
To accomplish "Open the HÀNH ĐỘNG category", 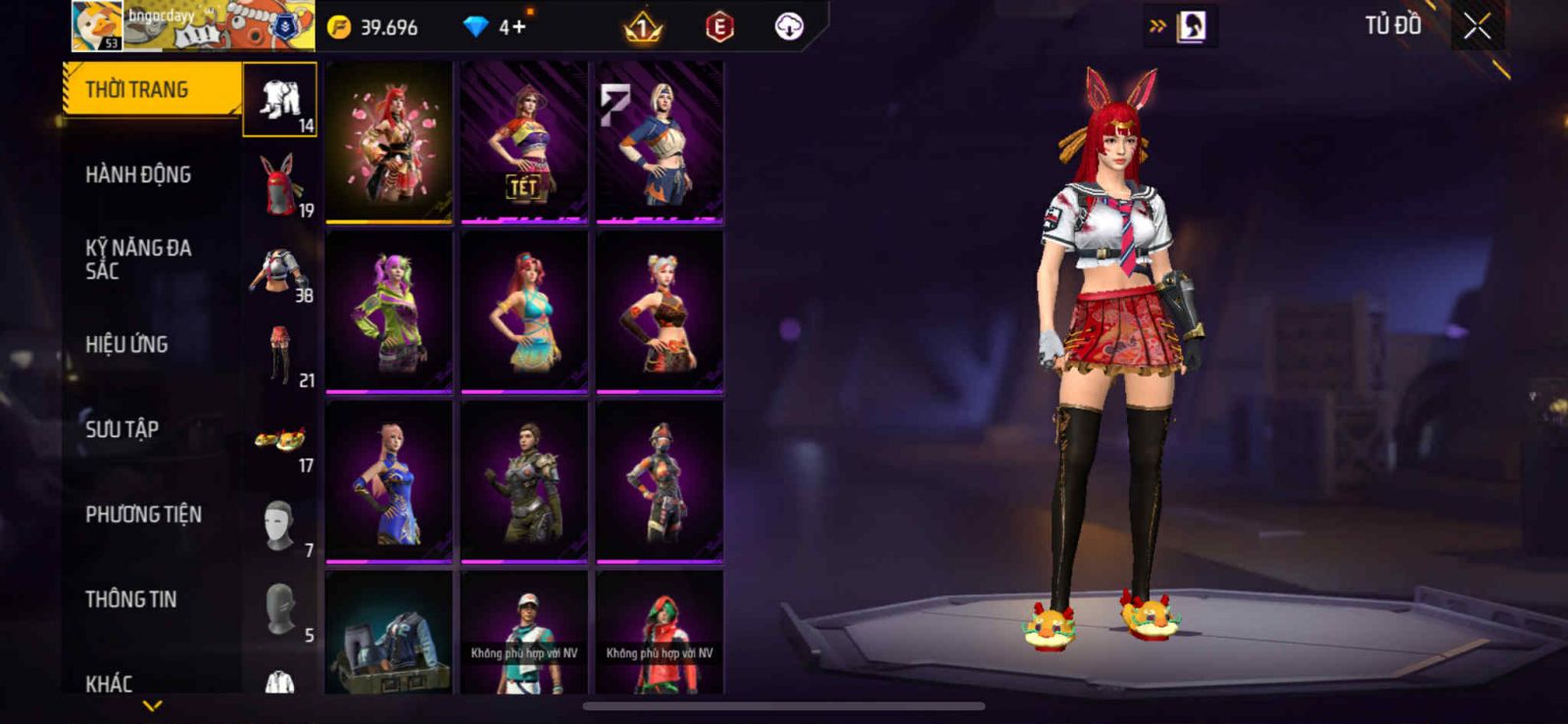I will [x=138, y=175].
